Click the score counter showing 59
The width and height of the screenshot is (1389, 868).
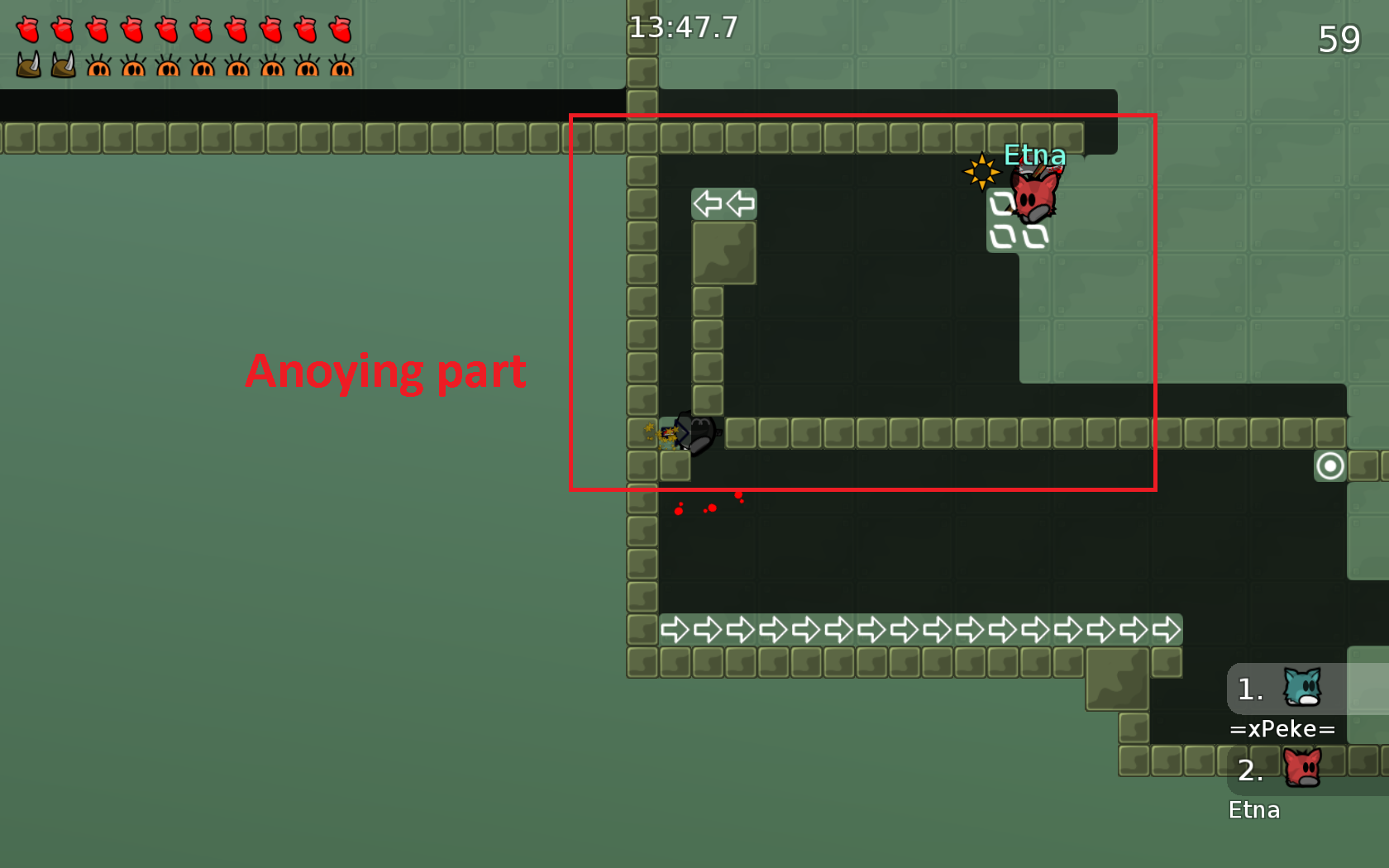click(x=1340, y=38)
